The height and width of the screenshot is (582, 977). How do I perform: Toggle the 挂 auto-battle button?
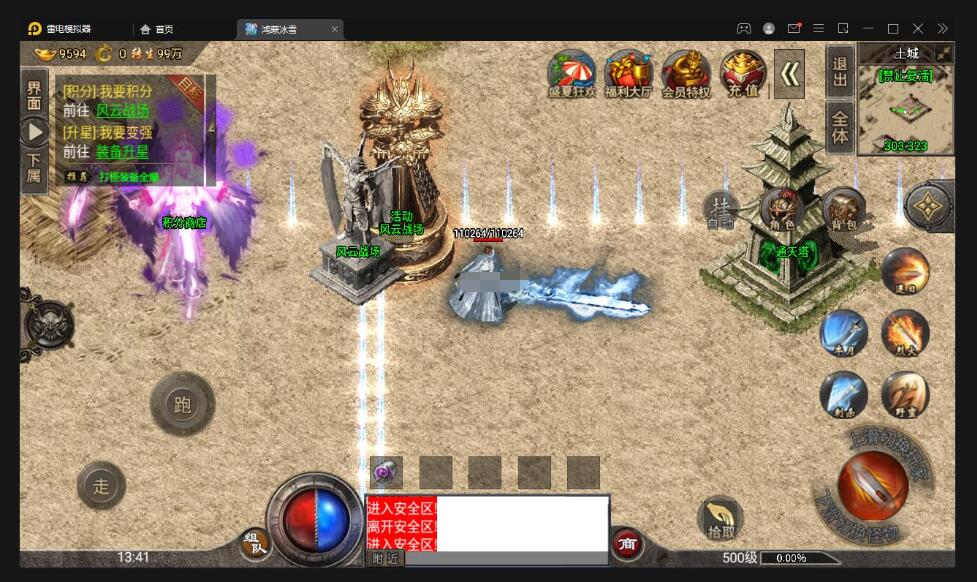point(720,209)
